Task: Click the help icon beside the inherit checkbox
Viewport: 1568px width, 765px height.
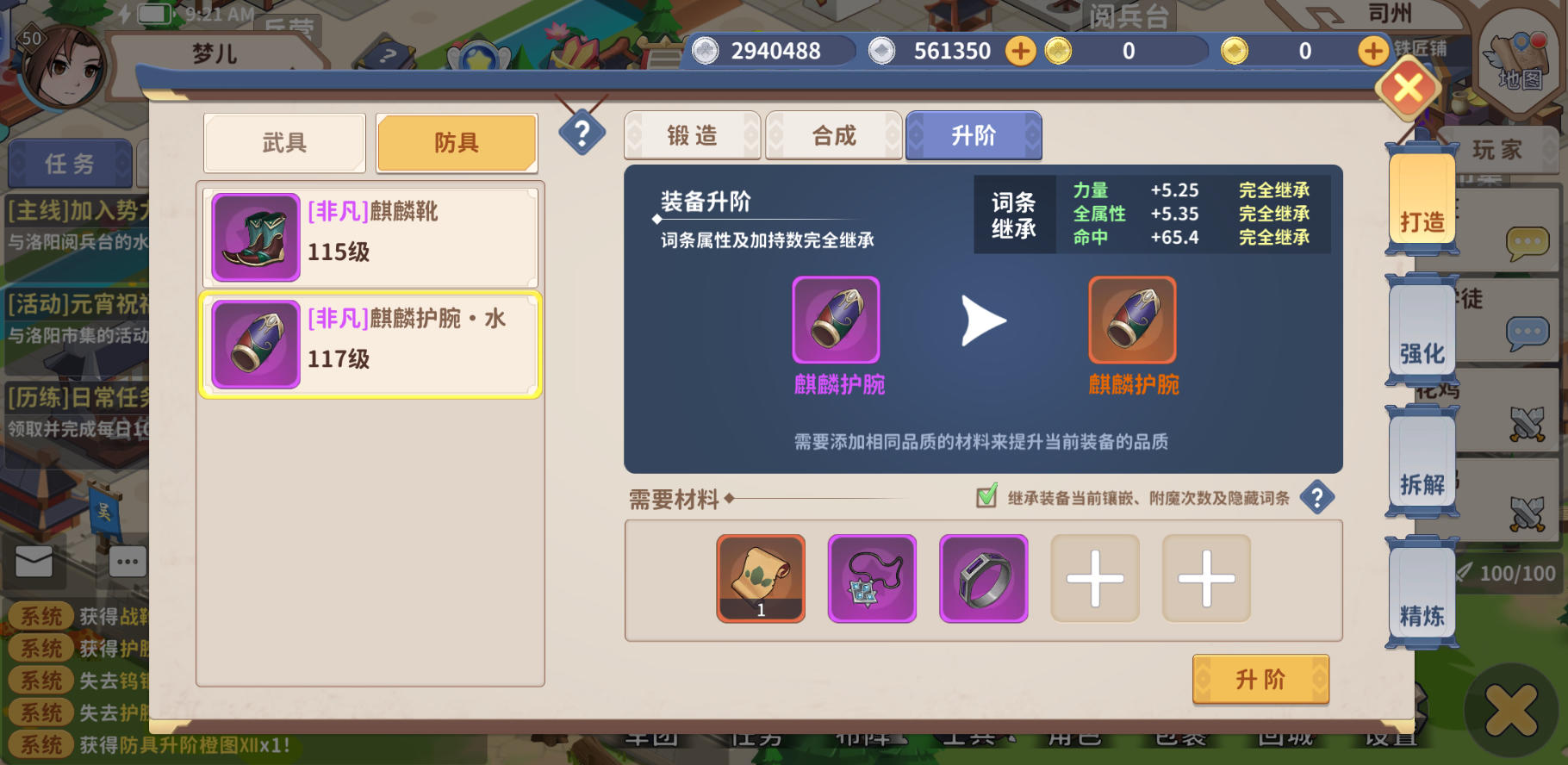Action: pyautogui.click(x=1317, y=497)
